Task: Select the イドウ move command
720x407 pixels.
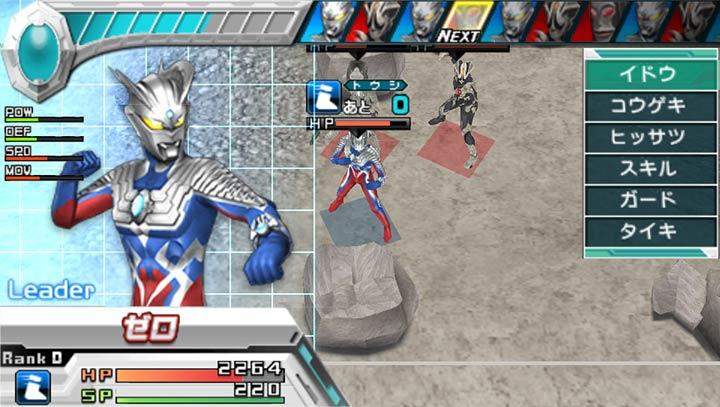Action: tap(647, 73)
